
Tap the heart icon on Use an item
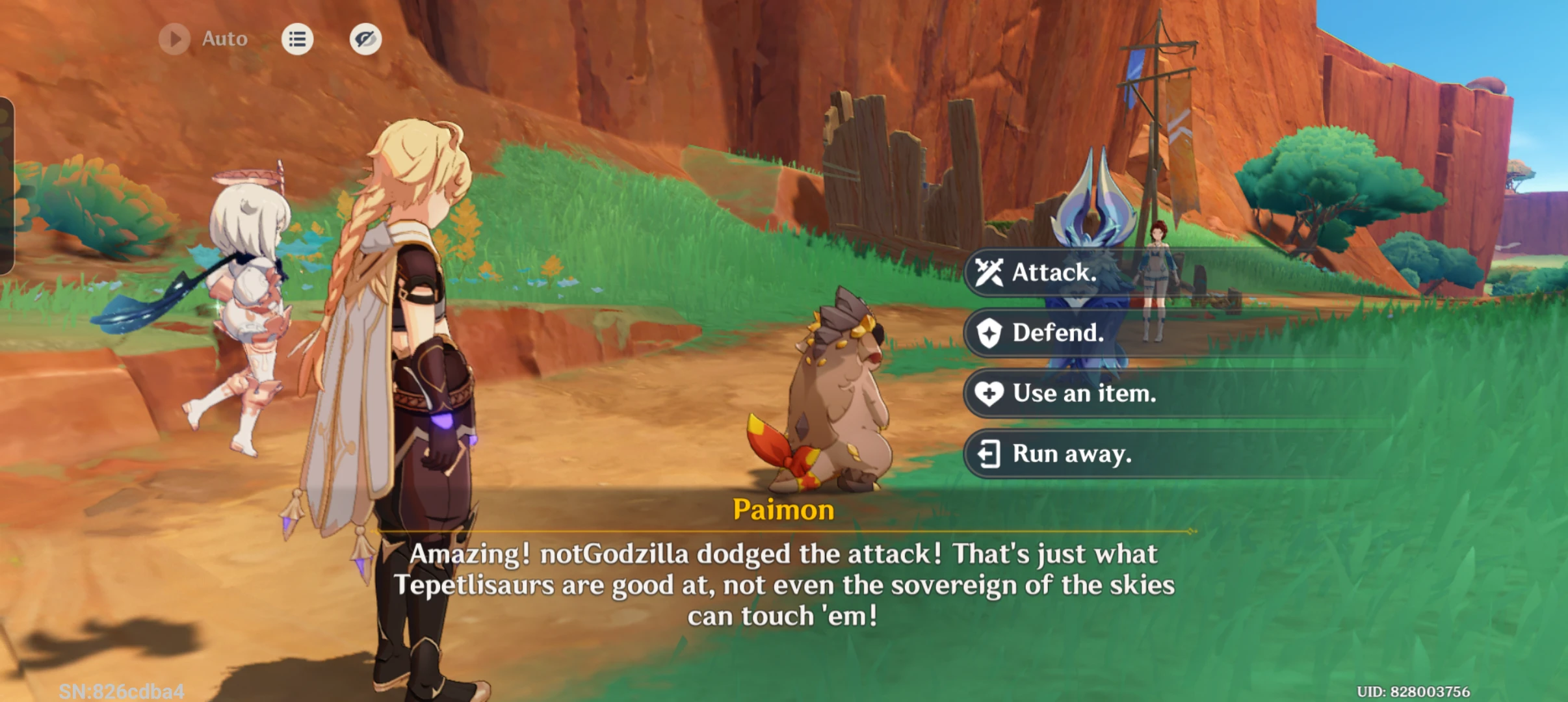tap(989, 393)
